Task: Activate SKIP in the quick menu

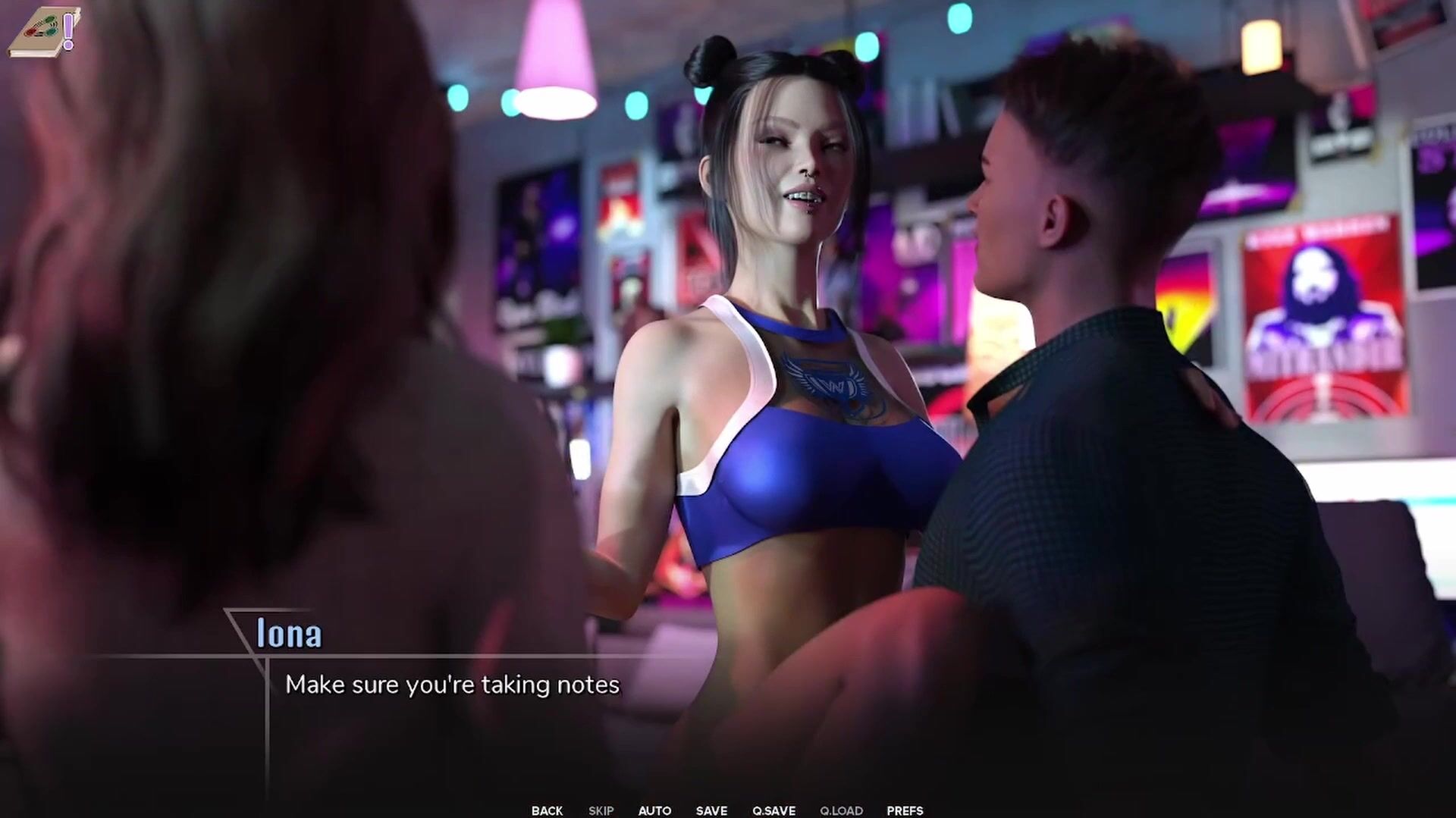Action: tap(601, 810)
